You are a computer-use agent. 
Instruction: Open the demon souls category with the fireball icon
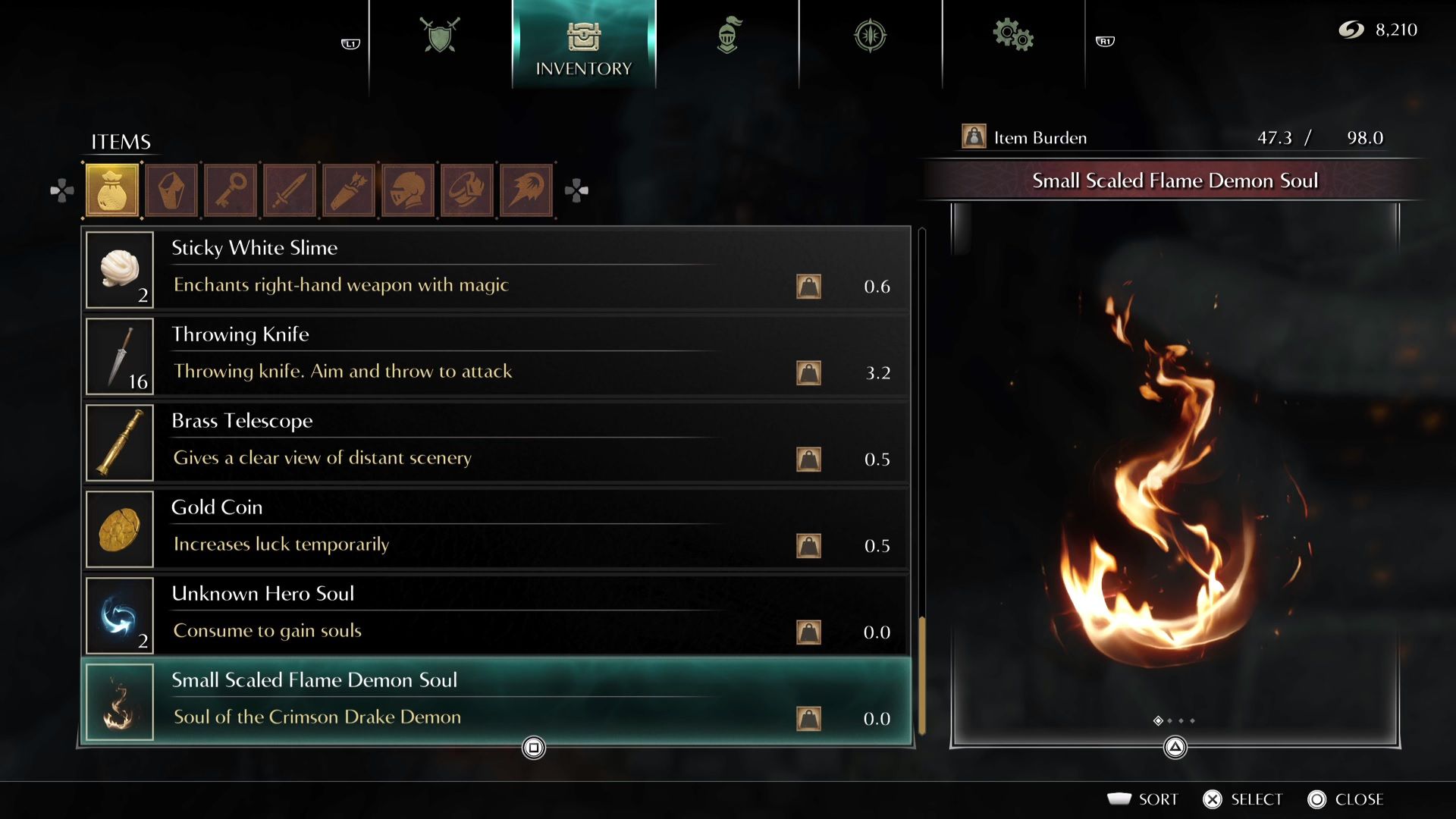pyautogui.click(x=526, y=190)
